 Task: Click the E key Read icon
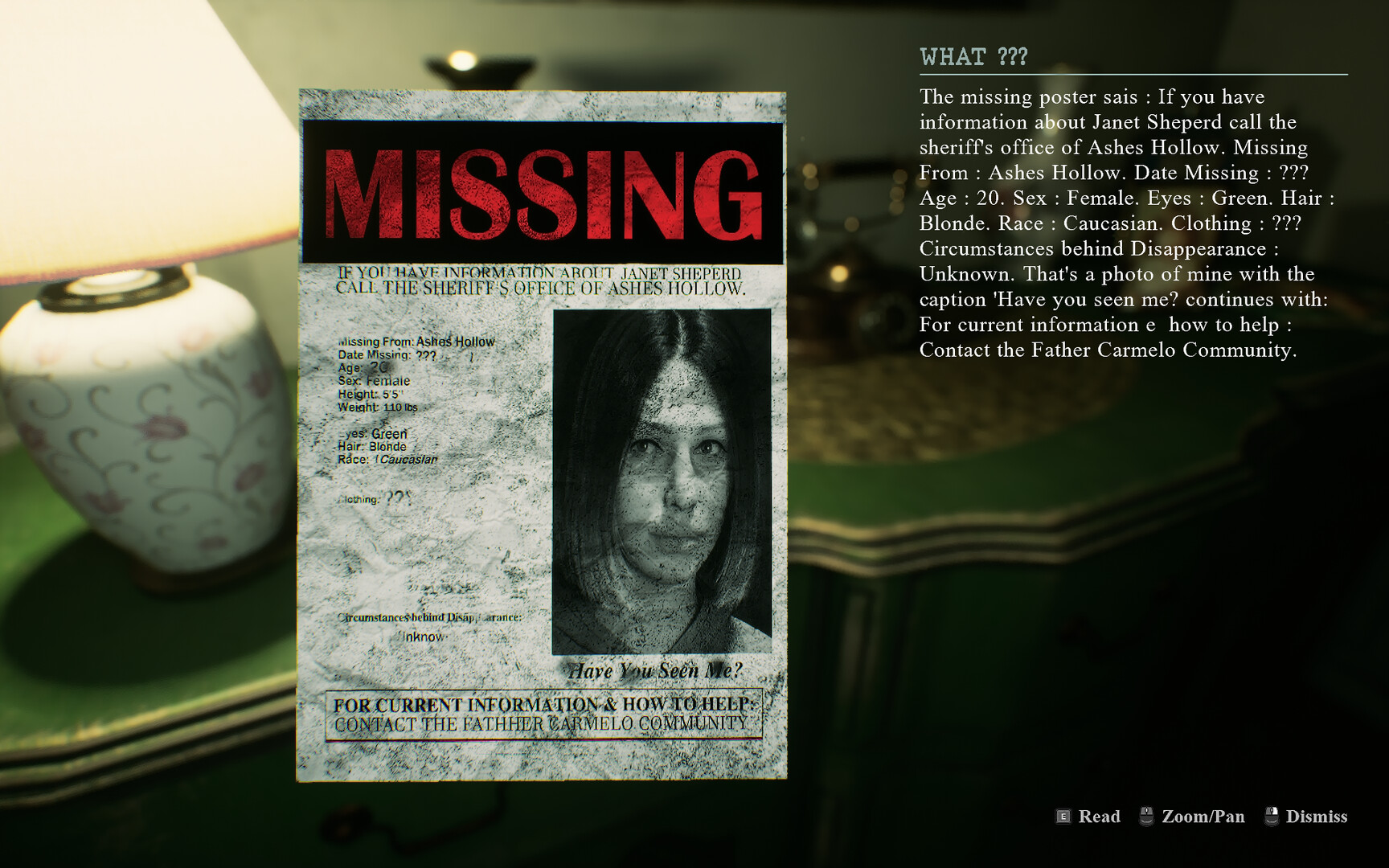(1063, 817)
